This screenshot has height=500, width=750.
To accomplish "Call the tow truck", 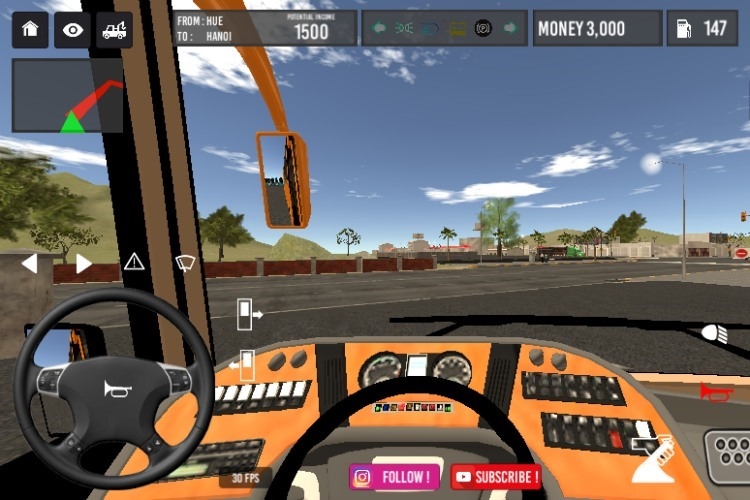I will [x=114, y=29].
